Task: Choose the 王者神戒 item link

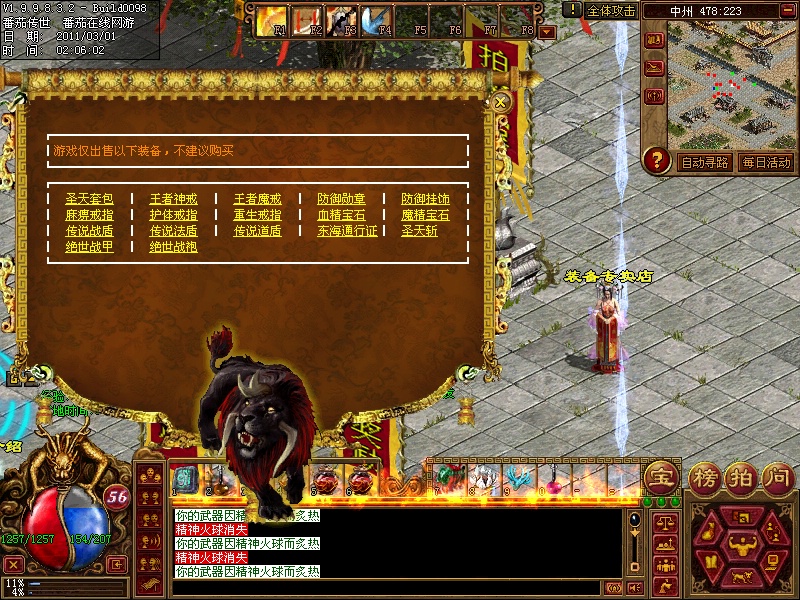Action: coord(174,199)
